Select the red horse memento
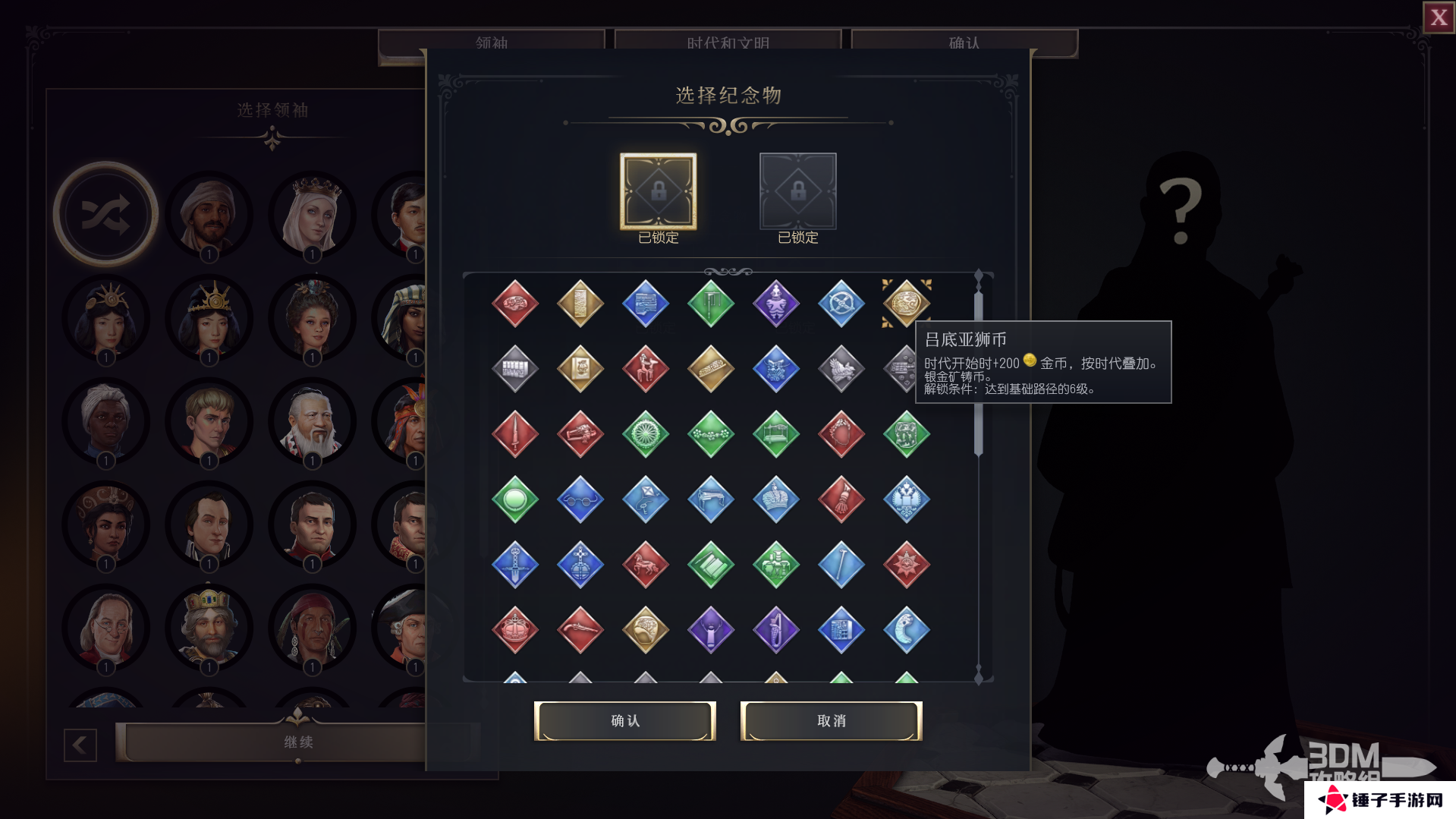 pyautogui.click(x=646, y=565)
